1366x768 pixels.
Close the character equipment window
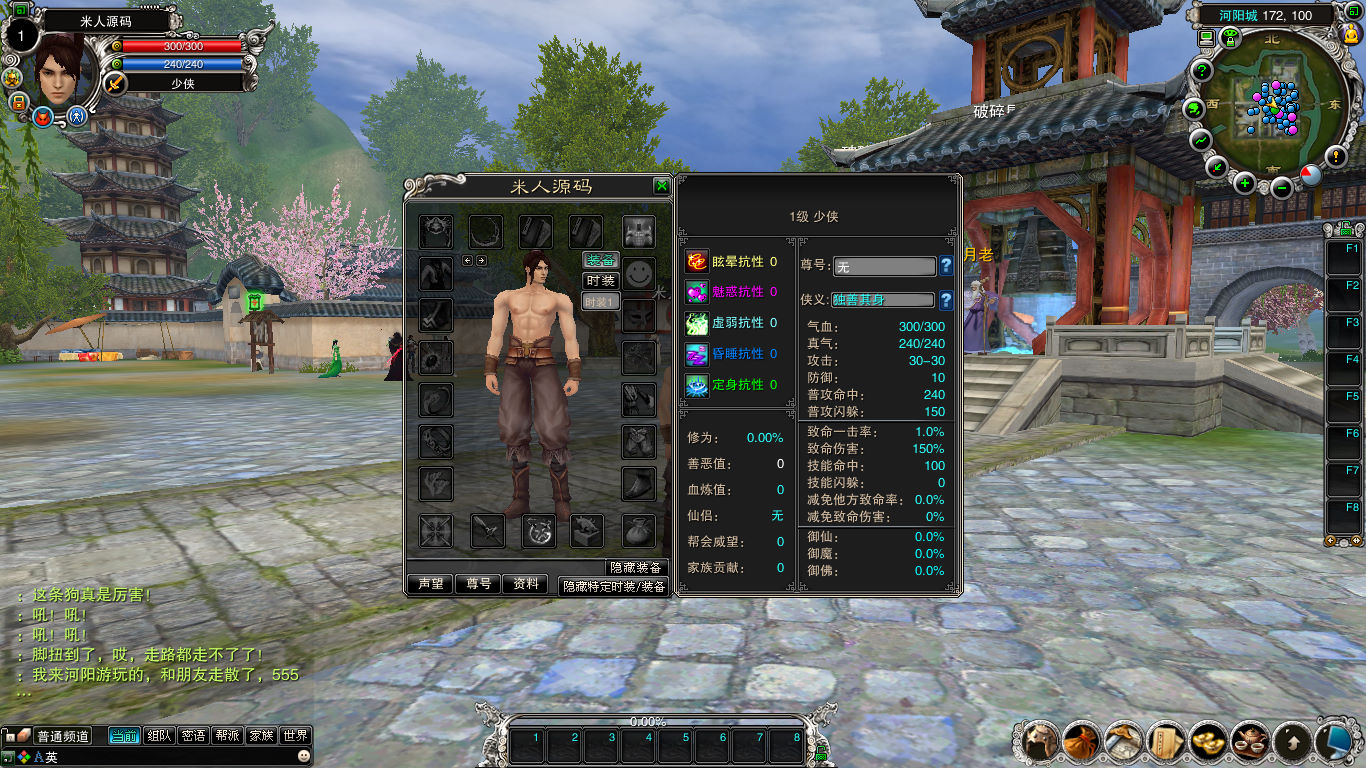coord(661,186)
